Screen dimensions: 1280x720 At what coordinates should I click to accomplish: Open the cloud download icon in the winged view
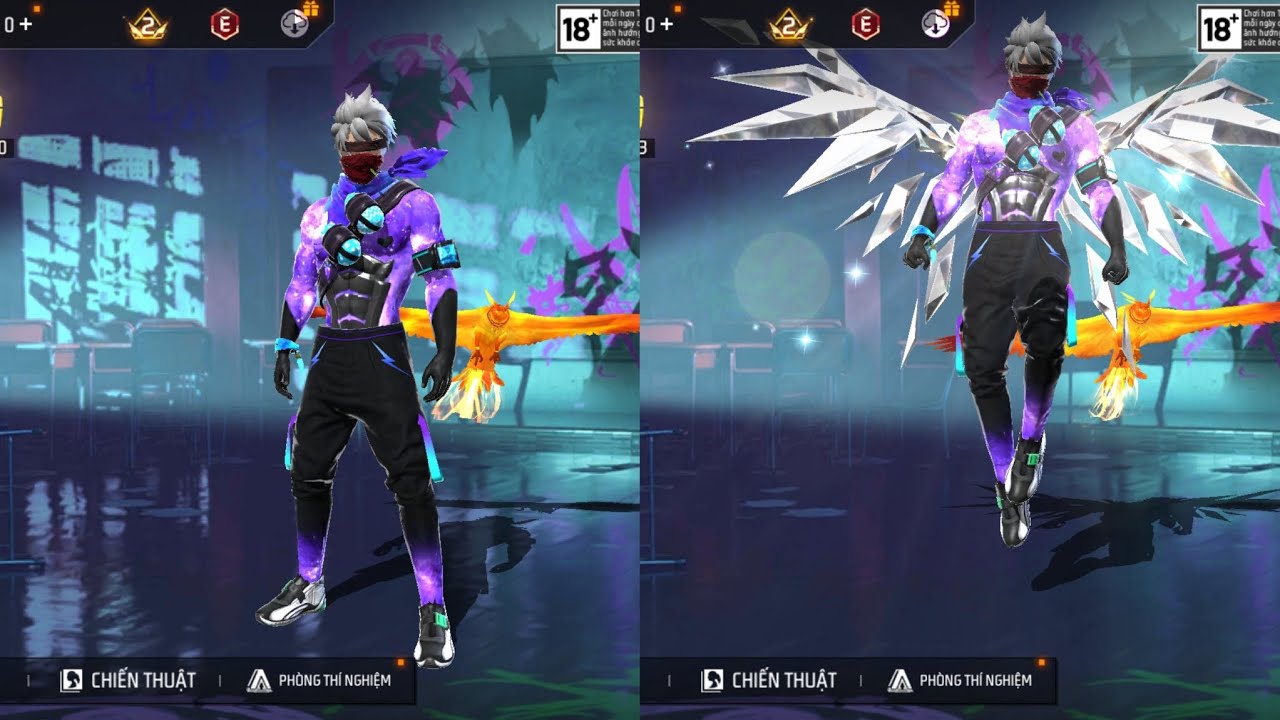pyautogui.click(x=936, y=24)
